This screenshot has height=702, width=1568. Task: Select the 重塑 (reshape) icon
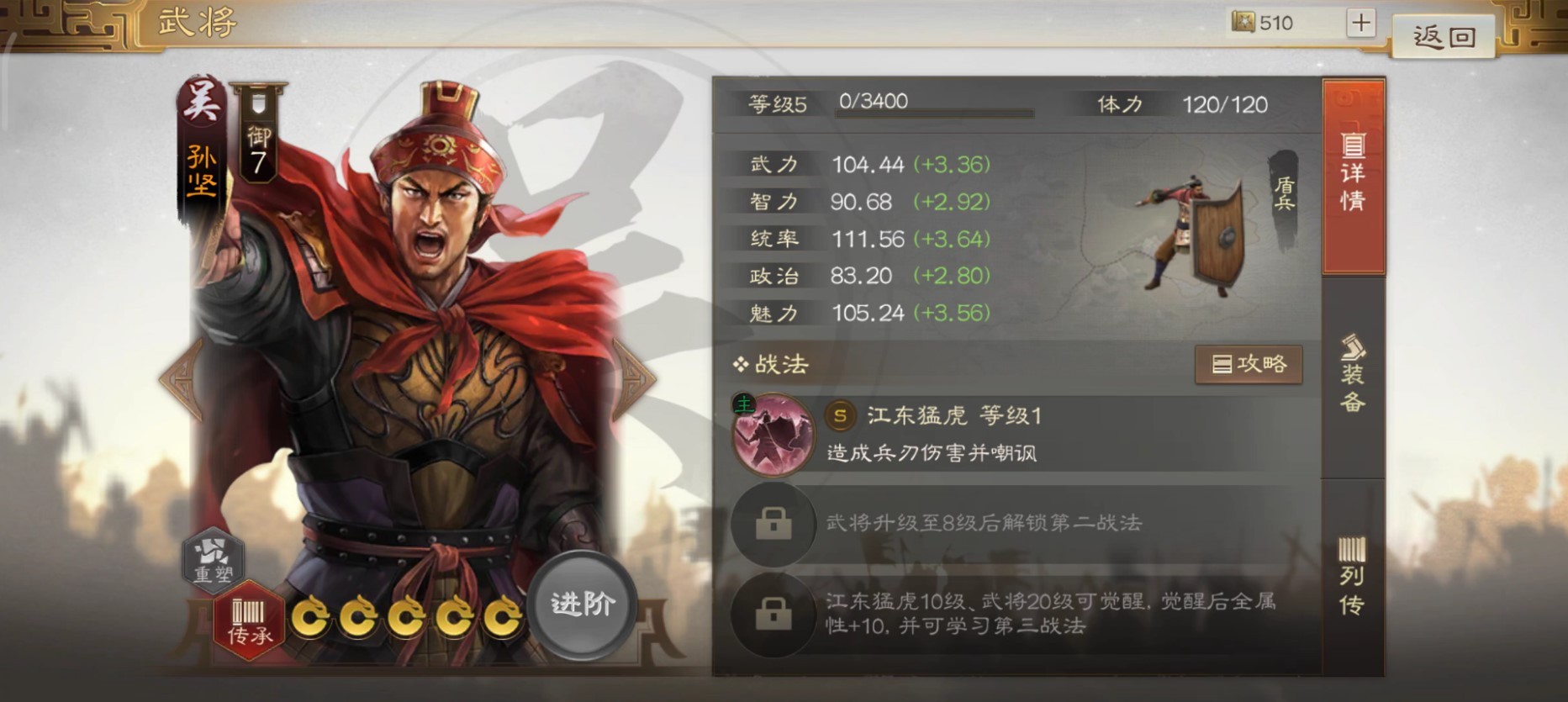213,561
